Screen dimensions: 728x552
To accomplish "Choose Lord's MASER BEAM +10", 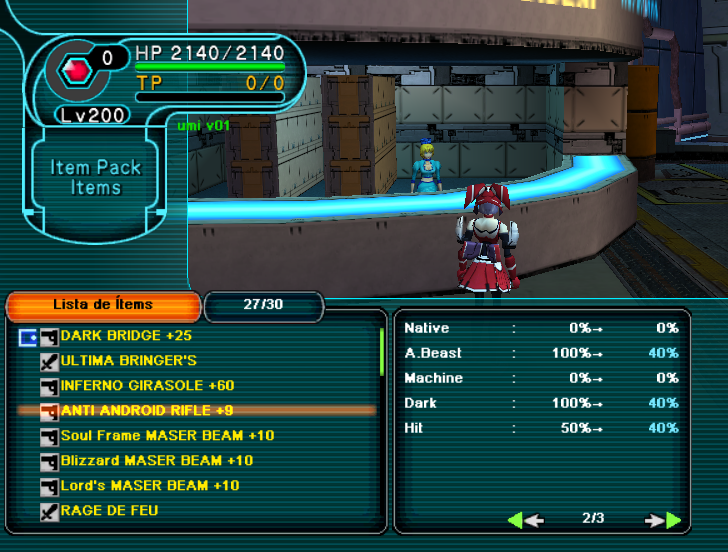I will click(150, 486).
